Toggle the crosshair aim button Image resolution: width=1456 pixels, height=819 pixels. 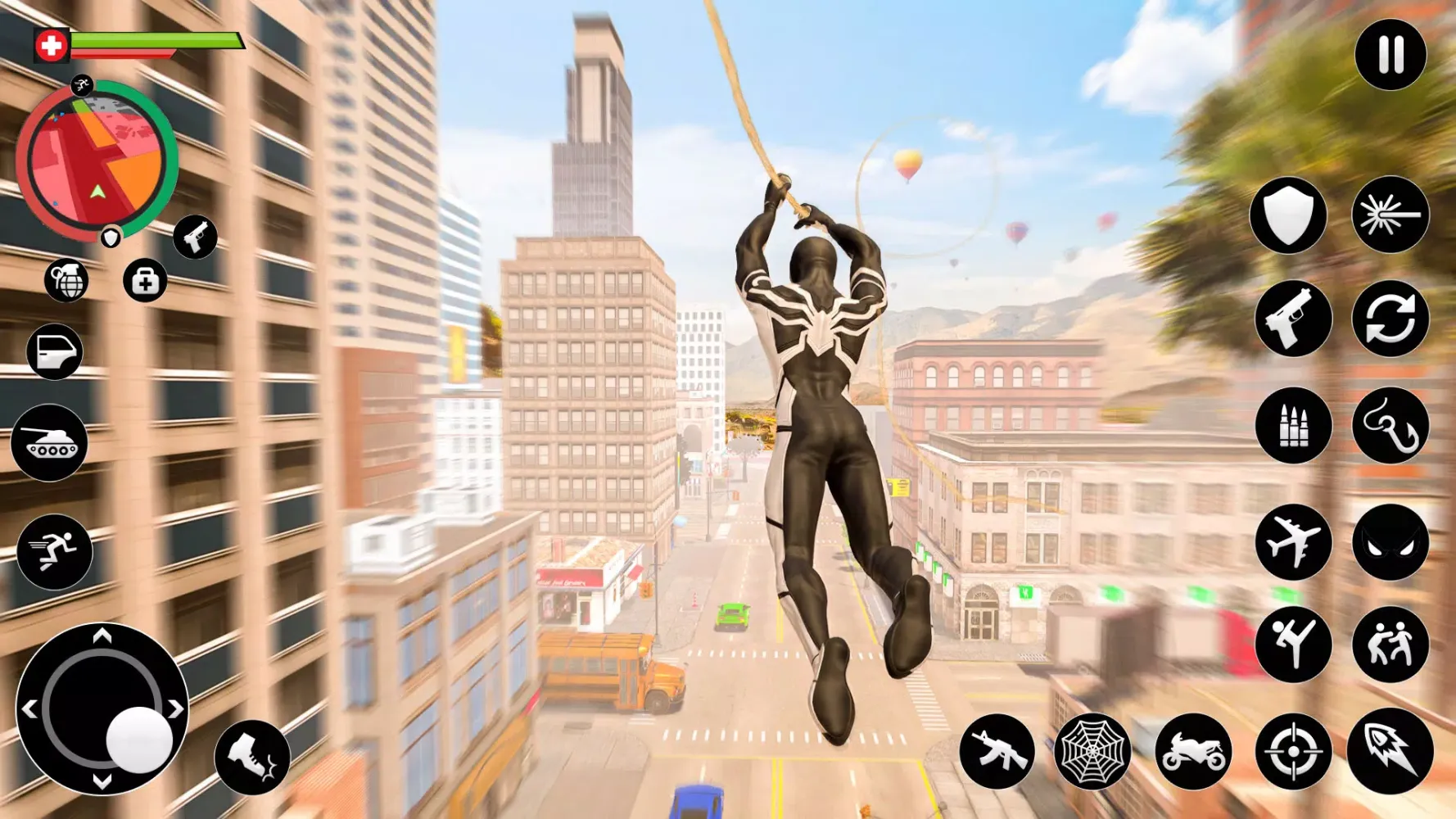coord(1293,751)
